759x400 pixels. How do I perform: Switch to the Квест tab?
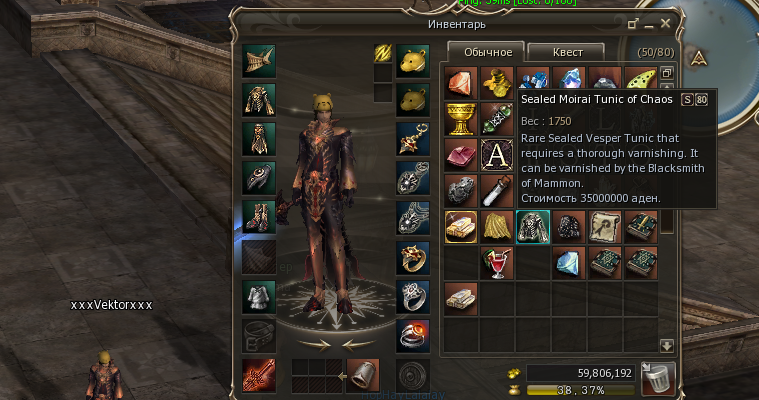tap(565, 52)
